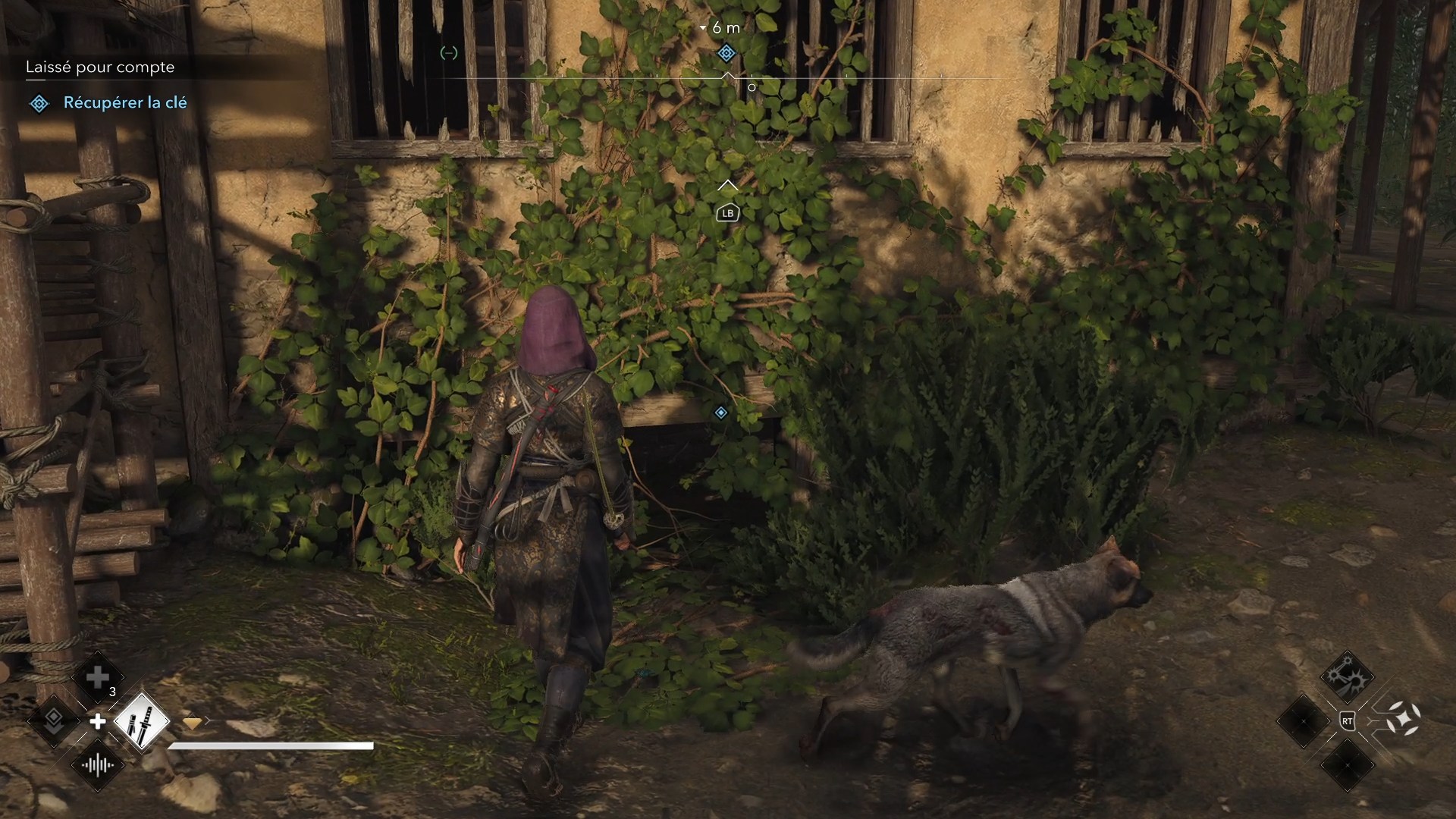
Task: Click the upward chevron above the LB prompt
Action: click(728, 185)
